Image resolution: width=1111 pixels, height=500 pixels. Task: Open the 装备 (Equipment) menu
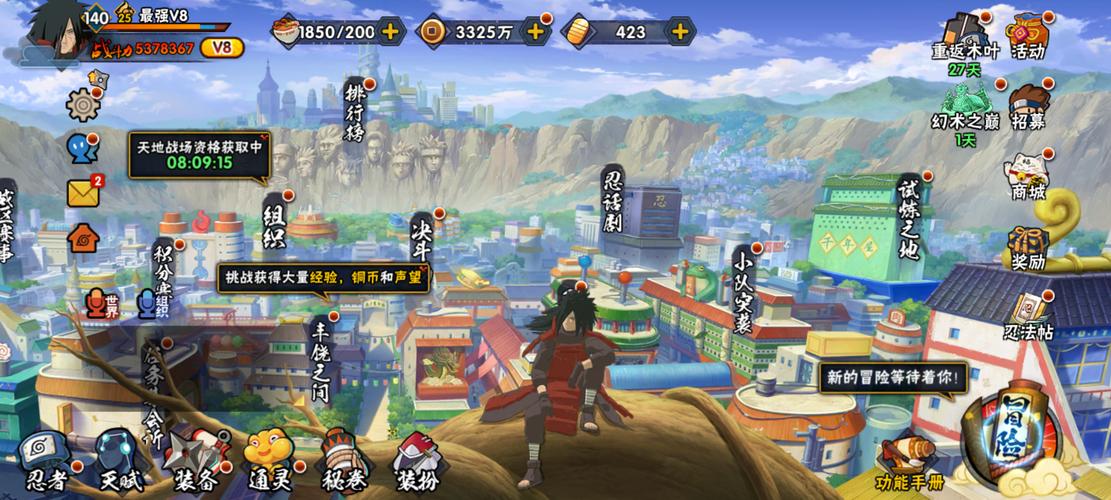point(191,462)
